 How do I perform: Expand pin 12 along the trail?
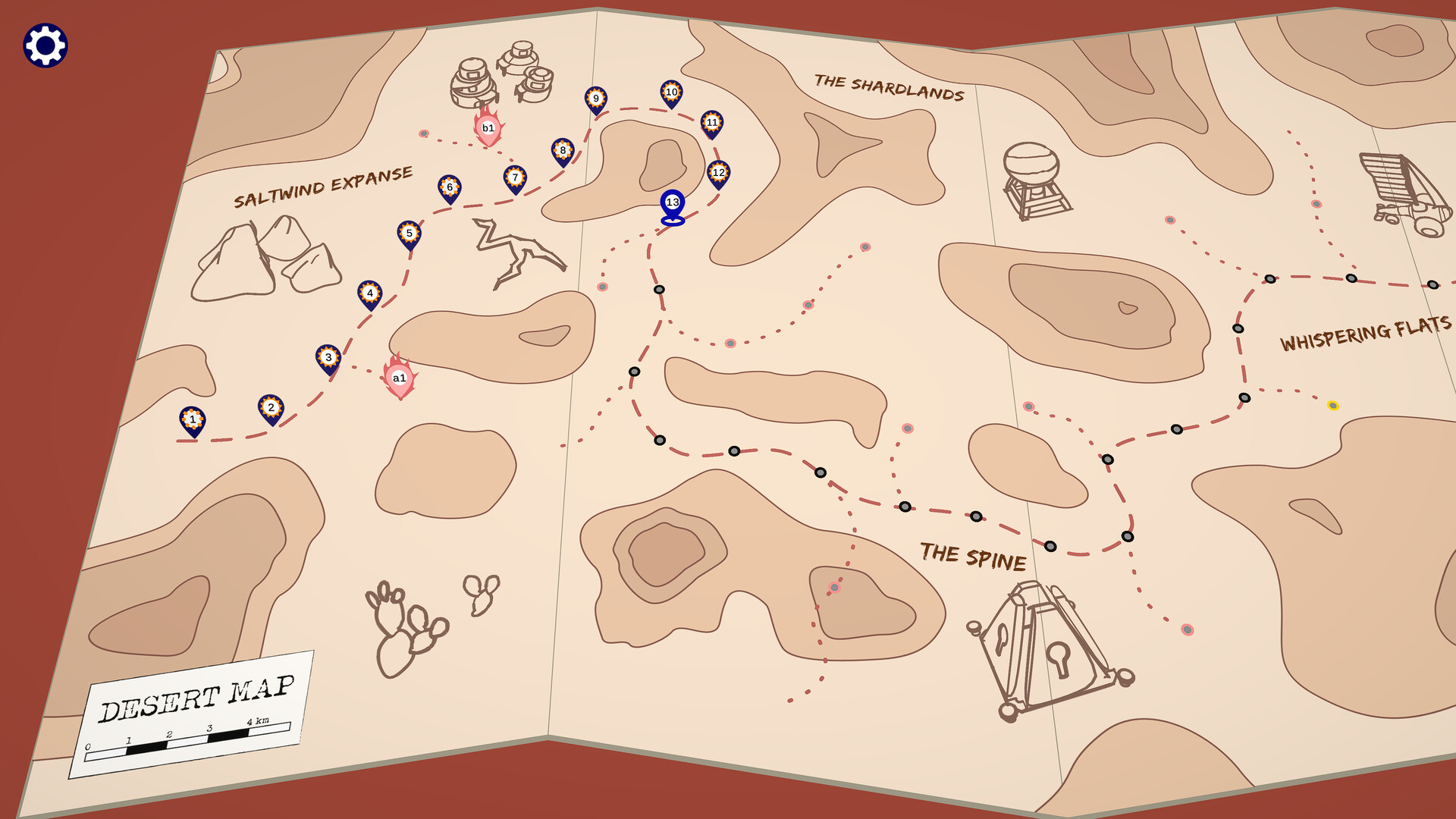pos(718,172)
